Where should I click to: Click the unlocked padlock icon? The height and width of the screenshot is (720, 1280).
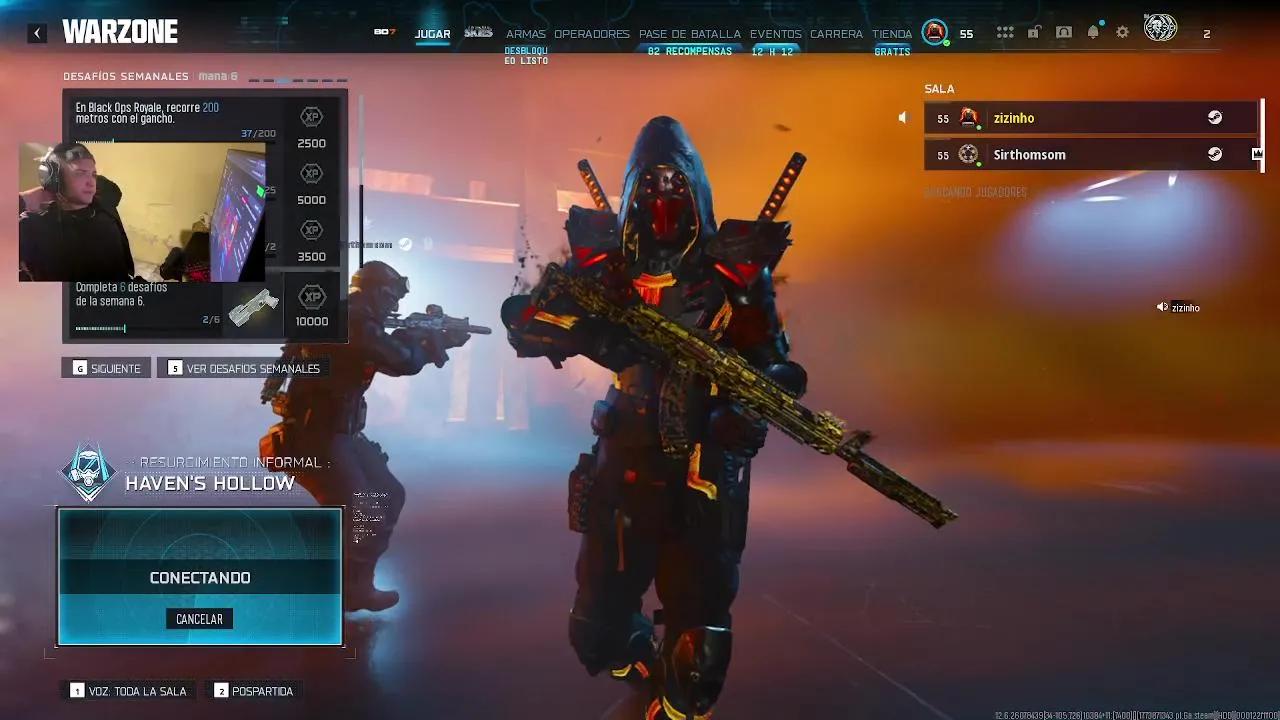click(x=1034, y=32)
